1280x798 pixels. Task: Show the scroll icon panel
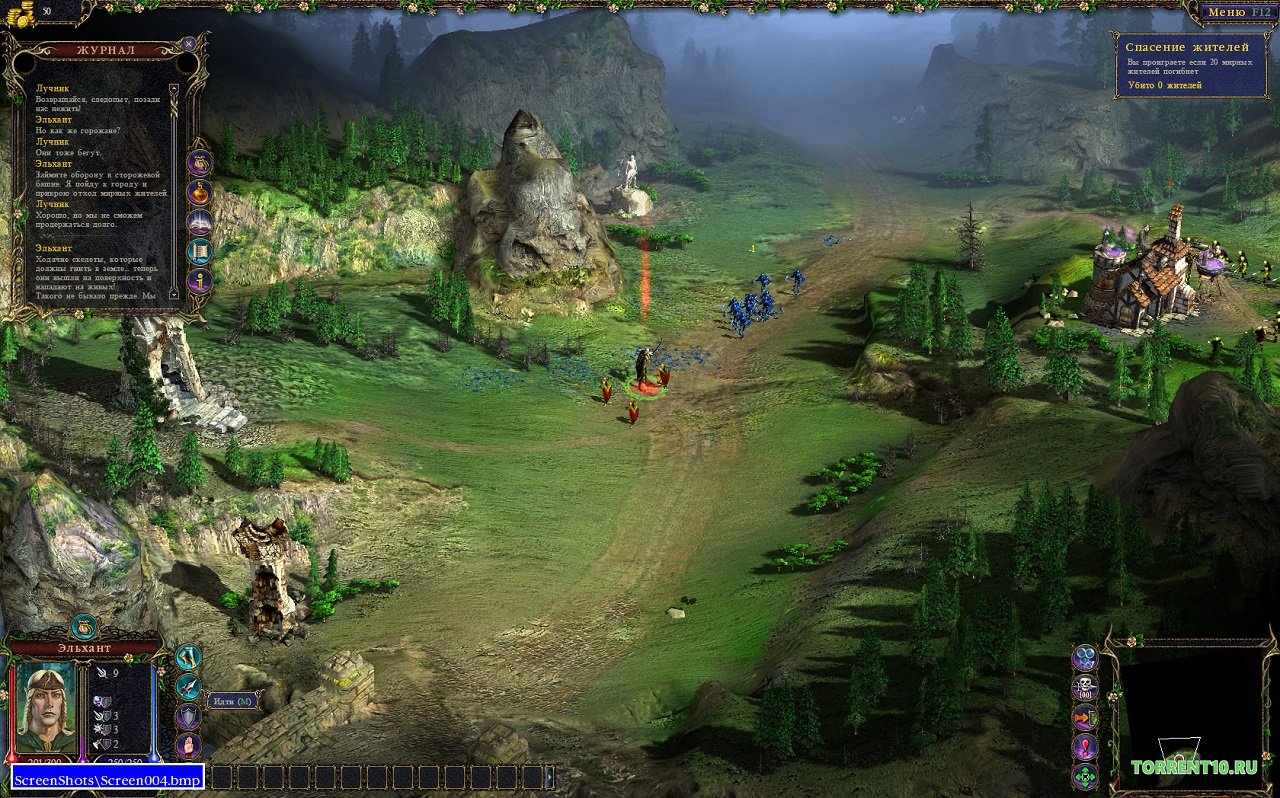tap(200, 251)
